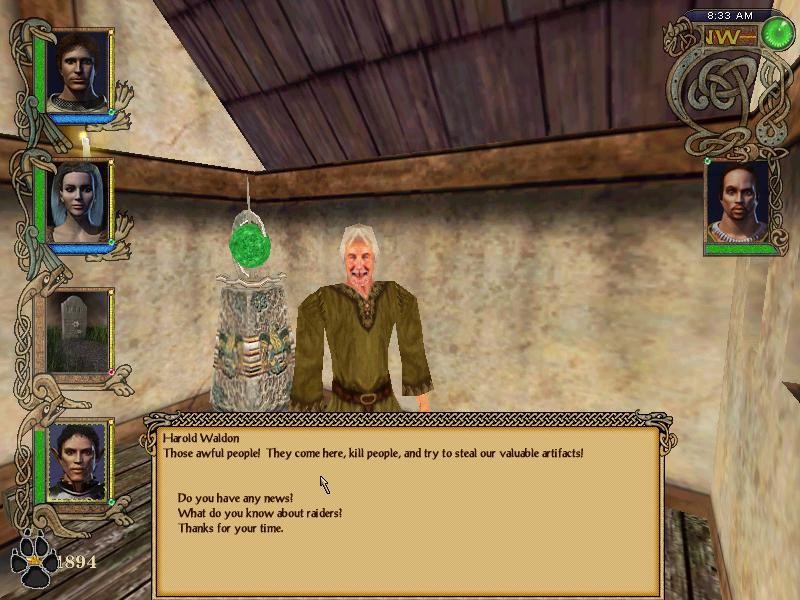This screenshot has width=800, height=600.
Task: Click the paw print gold icon
Action: 33,563
